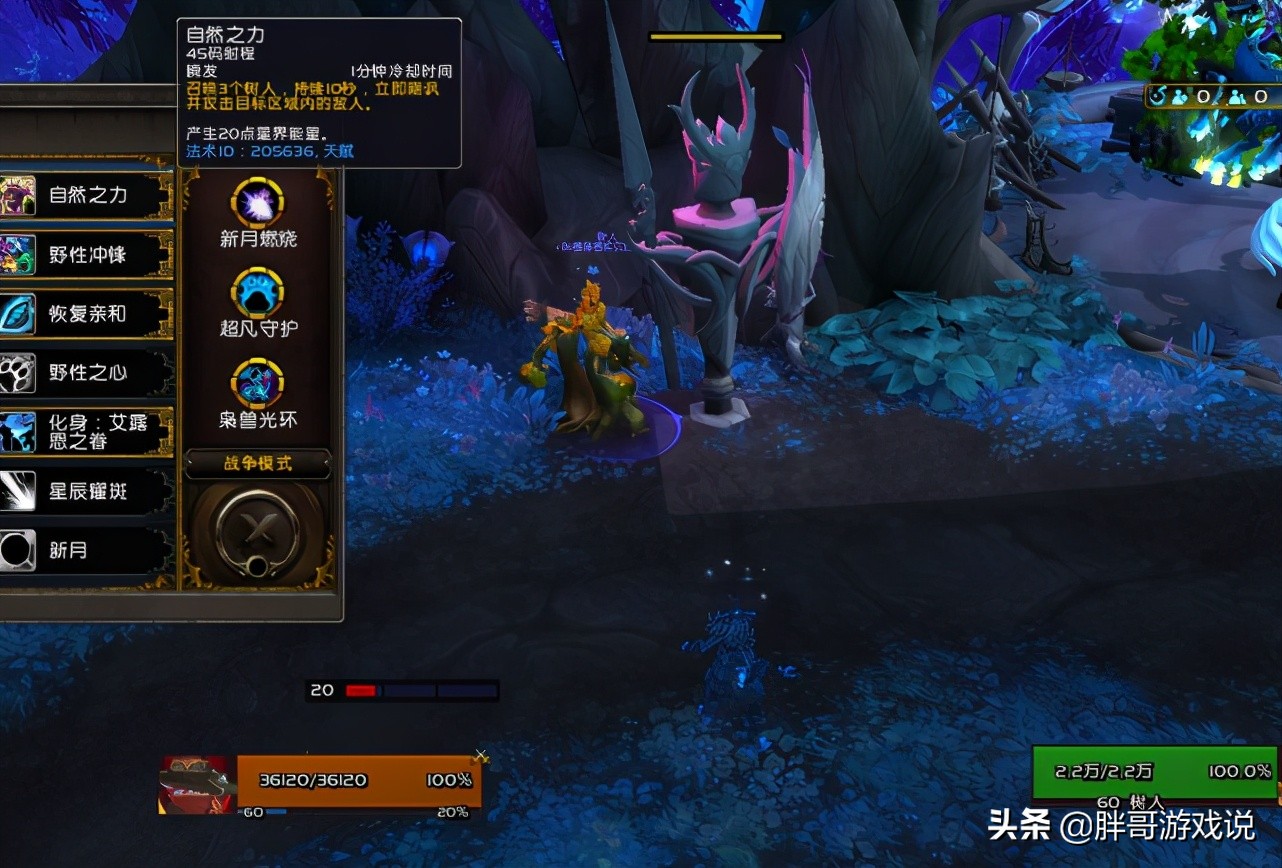1282x868 pixels.
Task: Toggle 战争模式 (War Mode) in the flyout
Action: [x=258, y=464]
